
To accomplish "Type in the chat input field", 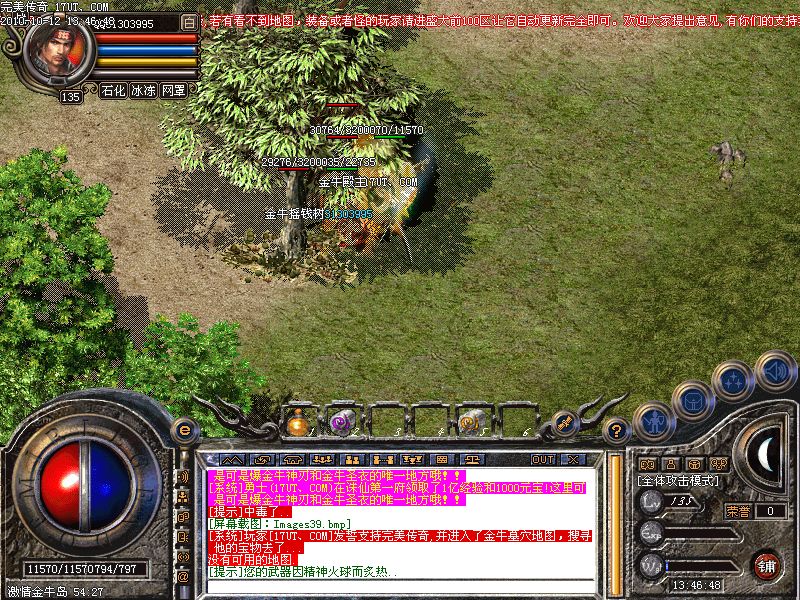I will (x=400, y=585).
